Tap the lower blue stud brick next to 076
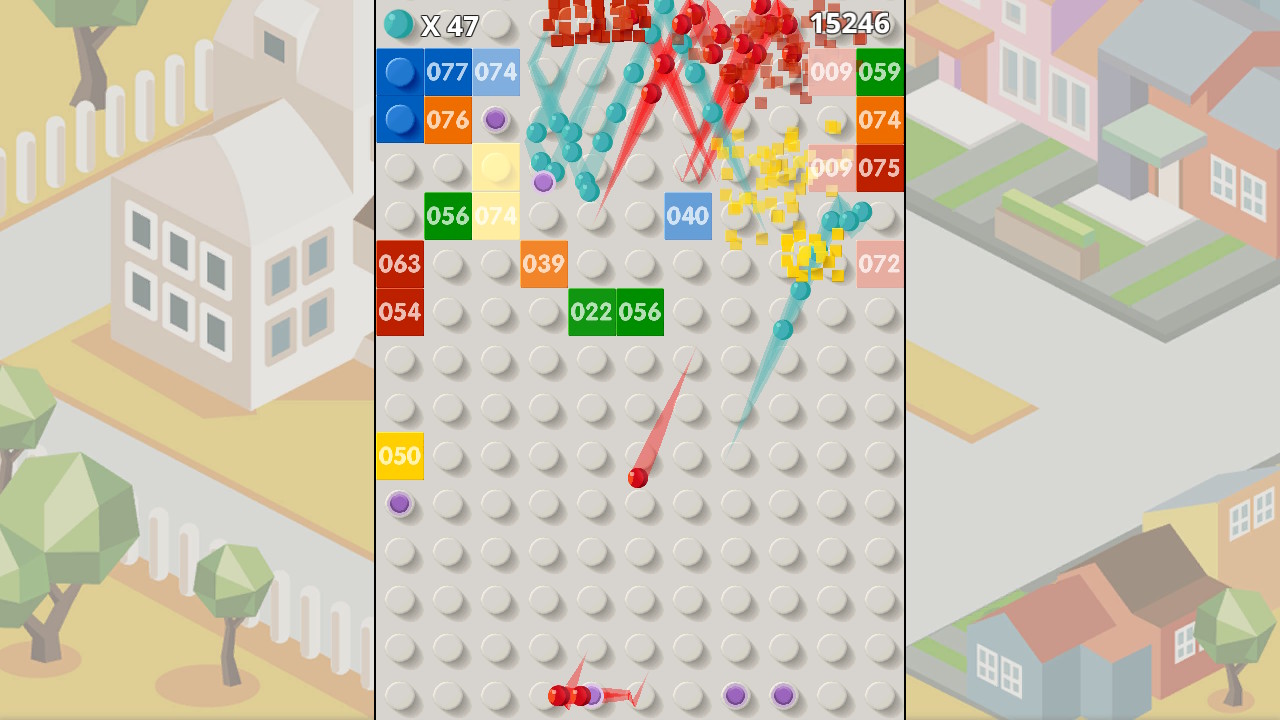This screenshot has height=720, width=1280. click(399, 120)
